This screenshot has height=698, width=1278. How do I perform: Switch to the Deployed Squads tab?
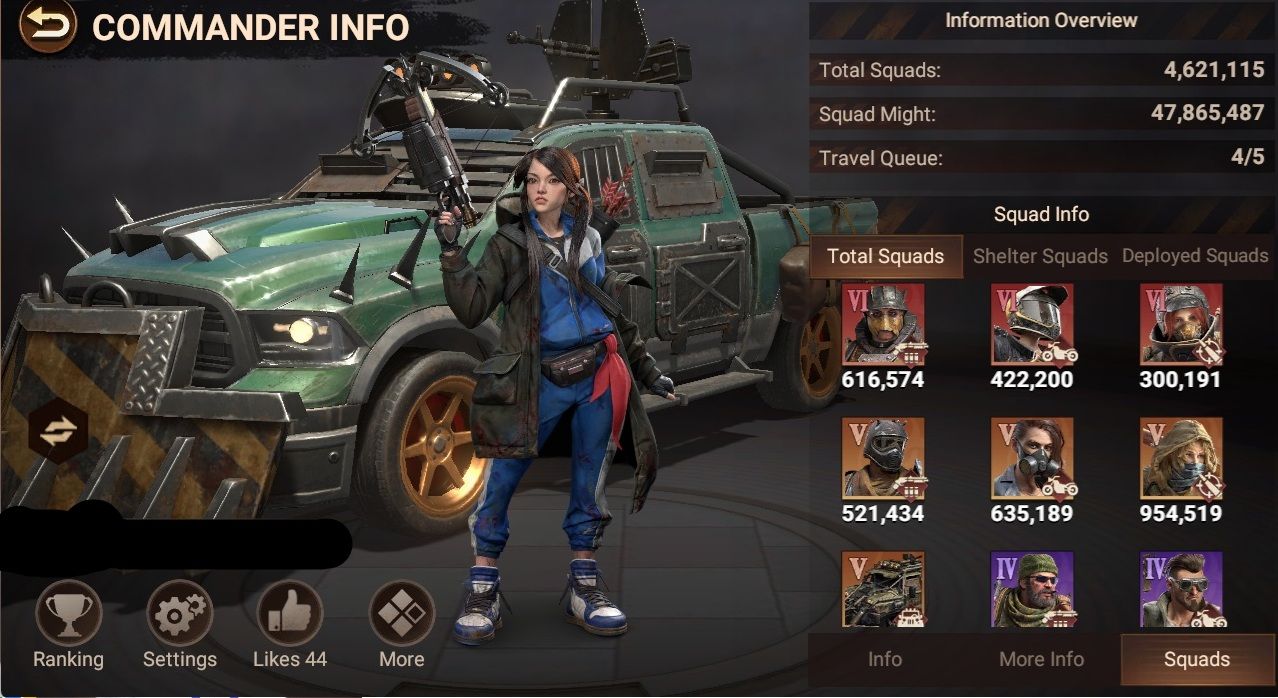(x=1195, y=256)
